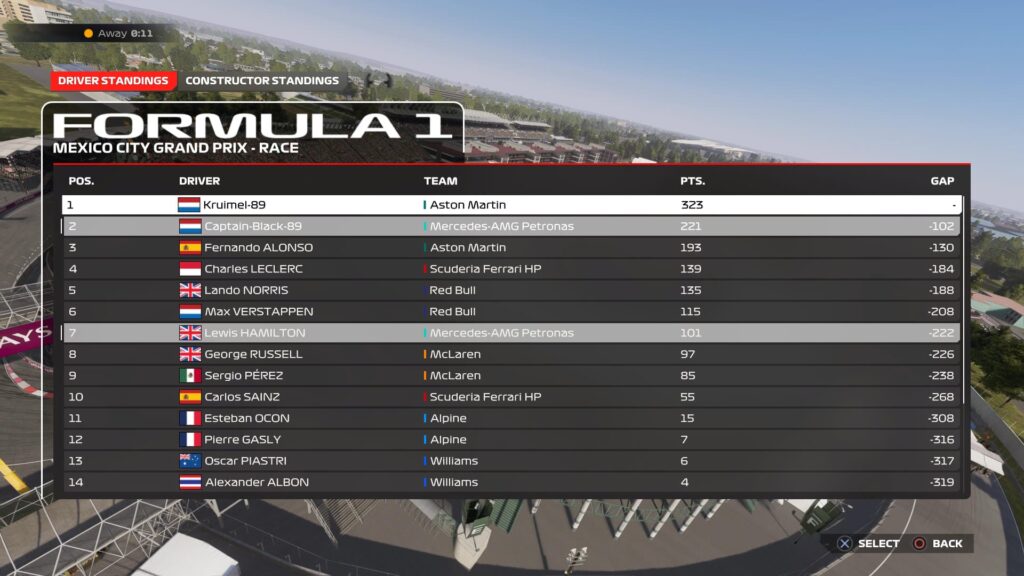Screen dimensions: 1024x576
Task: Select the Driver Standings tab
Action: click(113, 81)
